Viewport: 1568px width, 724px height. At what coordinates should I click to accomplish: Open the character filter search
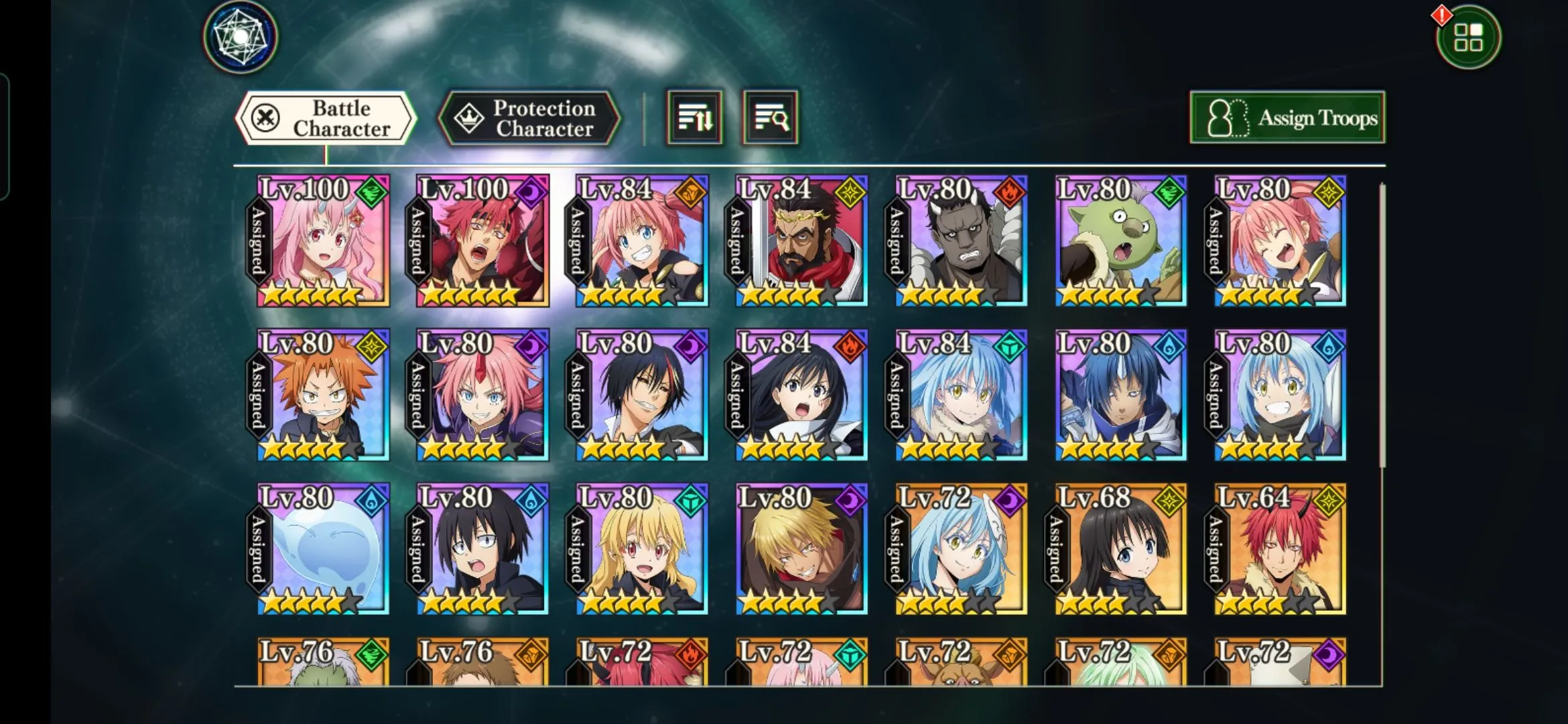tap(771, 118)
